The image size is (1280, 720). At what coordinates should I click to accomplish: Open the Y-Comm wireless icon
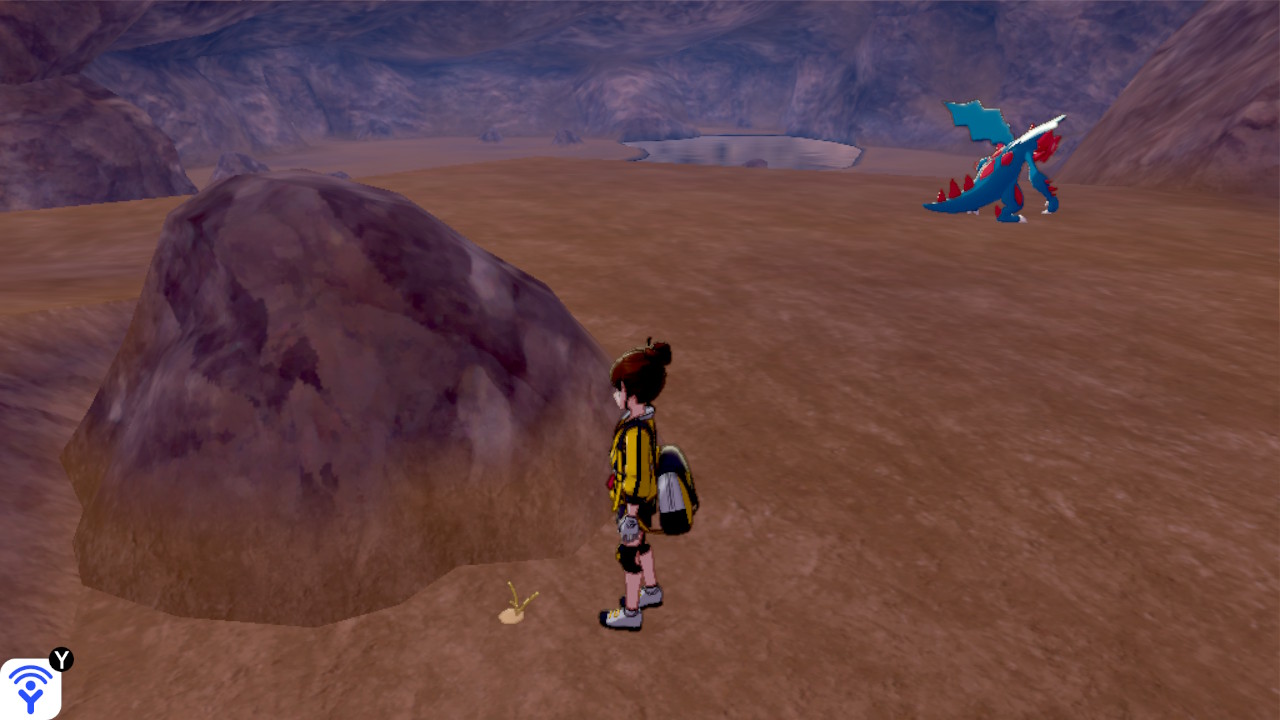click(30, 688)
